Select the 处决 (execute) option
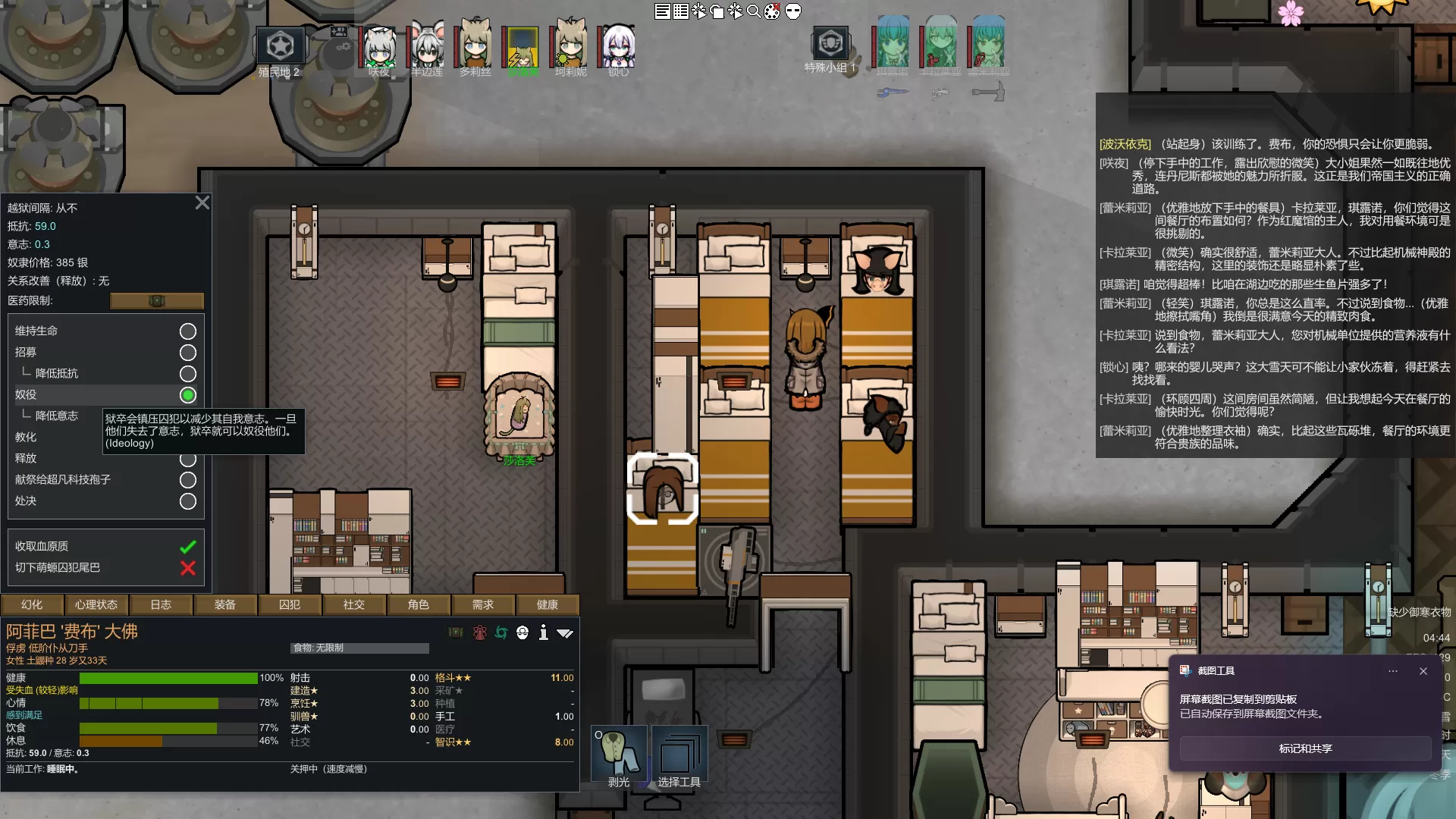The height and width of the screenshot is (819, 1456). pyautogui.click(x=187, y=501)
